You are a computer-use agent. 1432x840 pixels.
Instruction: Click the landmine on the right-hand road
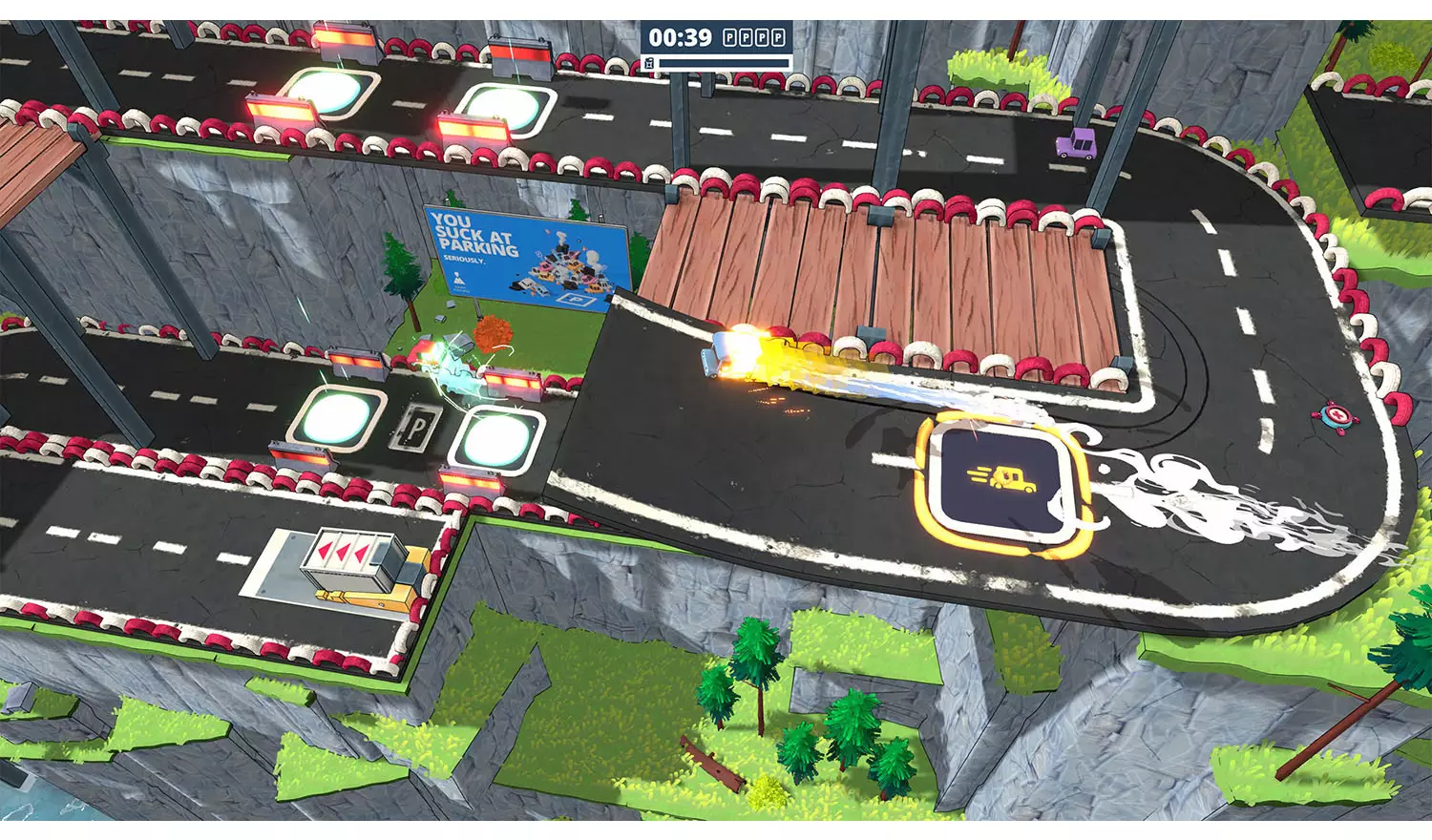point(1336,415)
